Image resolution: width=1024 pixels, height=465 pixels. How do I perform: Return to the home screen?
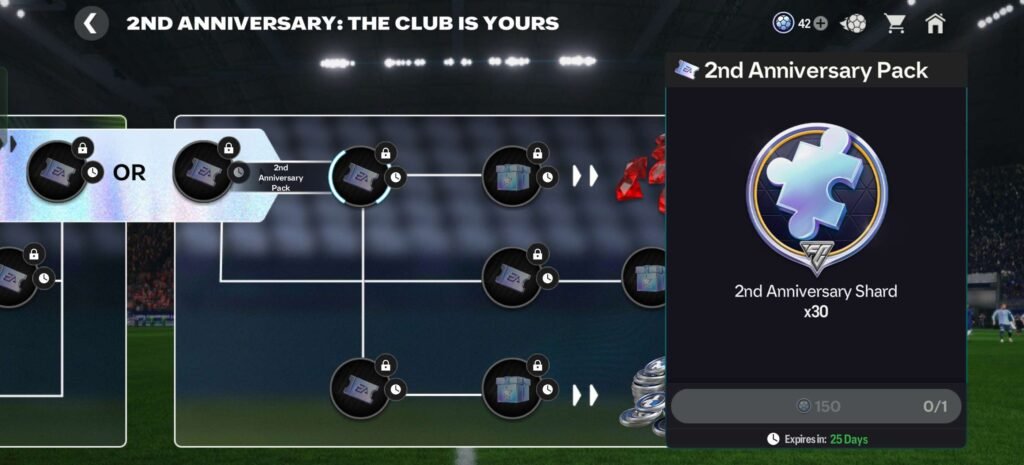point(935,23)
